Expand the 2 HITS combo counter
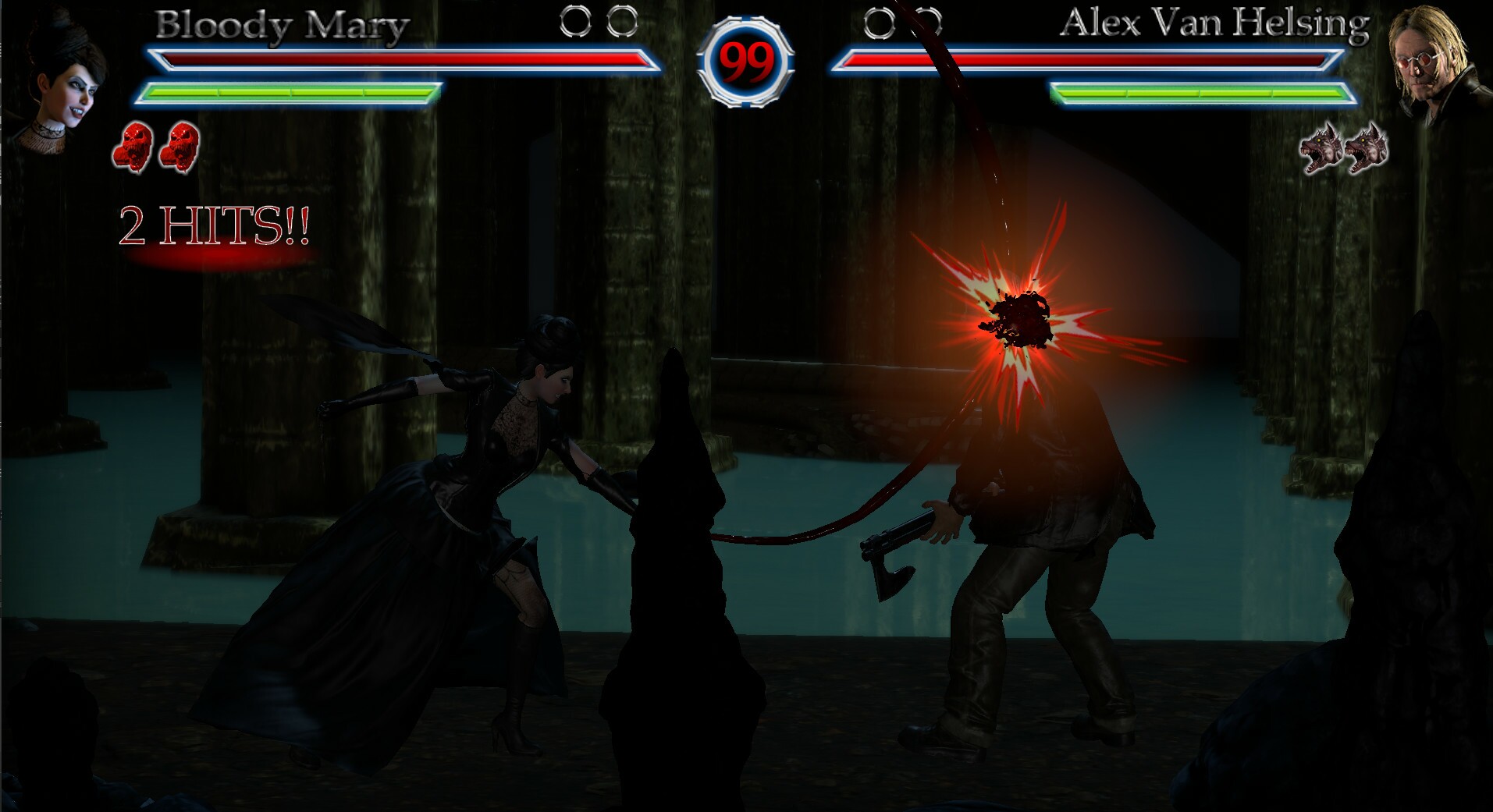The height and width of the screenshot is (812, 1493). 215,226
